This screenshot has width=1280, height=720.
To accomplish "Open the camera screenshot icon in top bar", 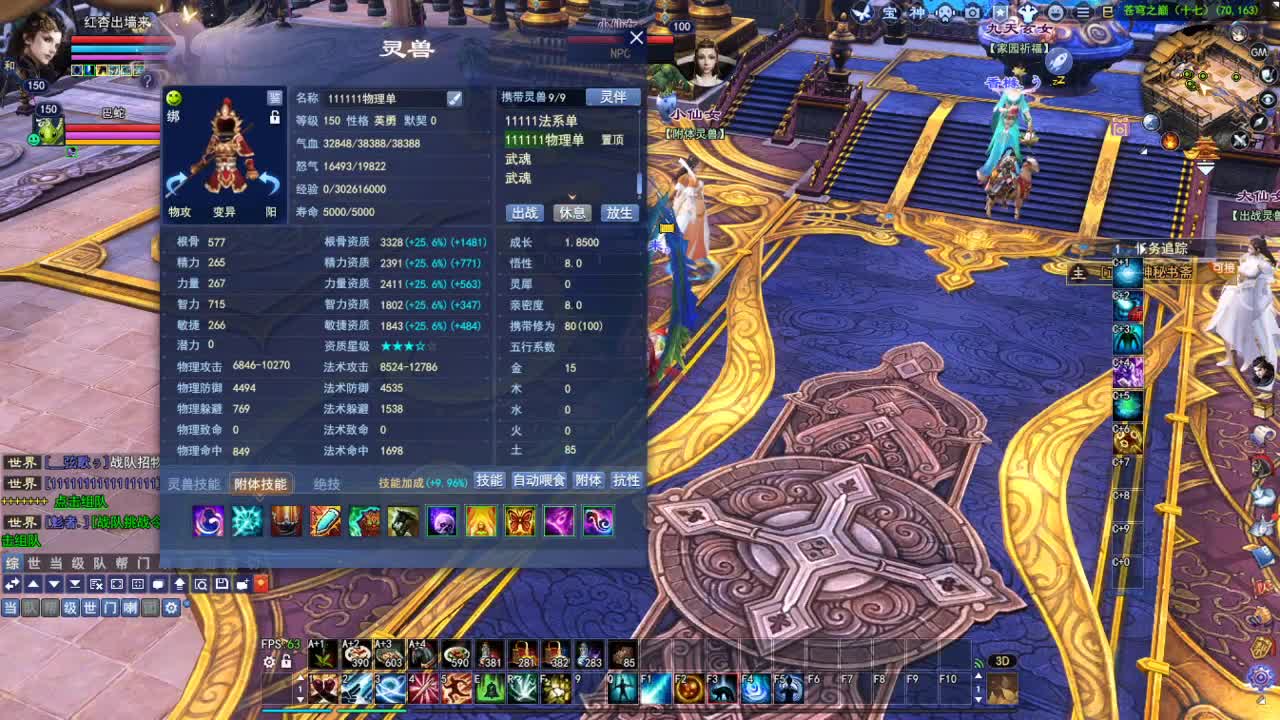I will point(972,13).
